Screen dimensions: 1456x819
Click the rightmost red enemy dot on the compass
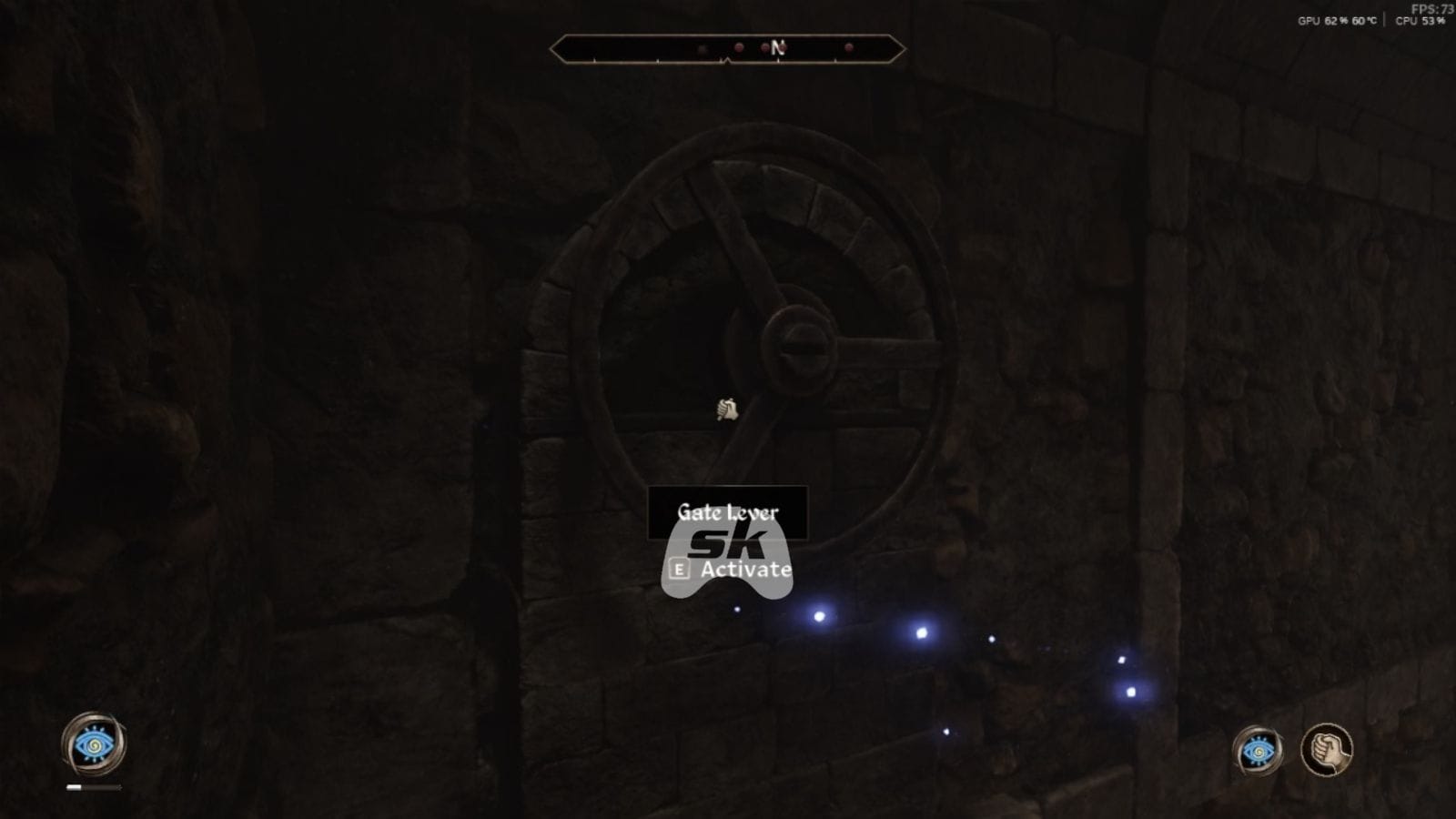[848, 46]
